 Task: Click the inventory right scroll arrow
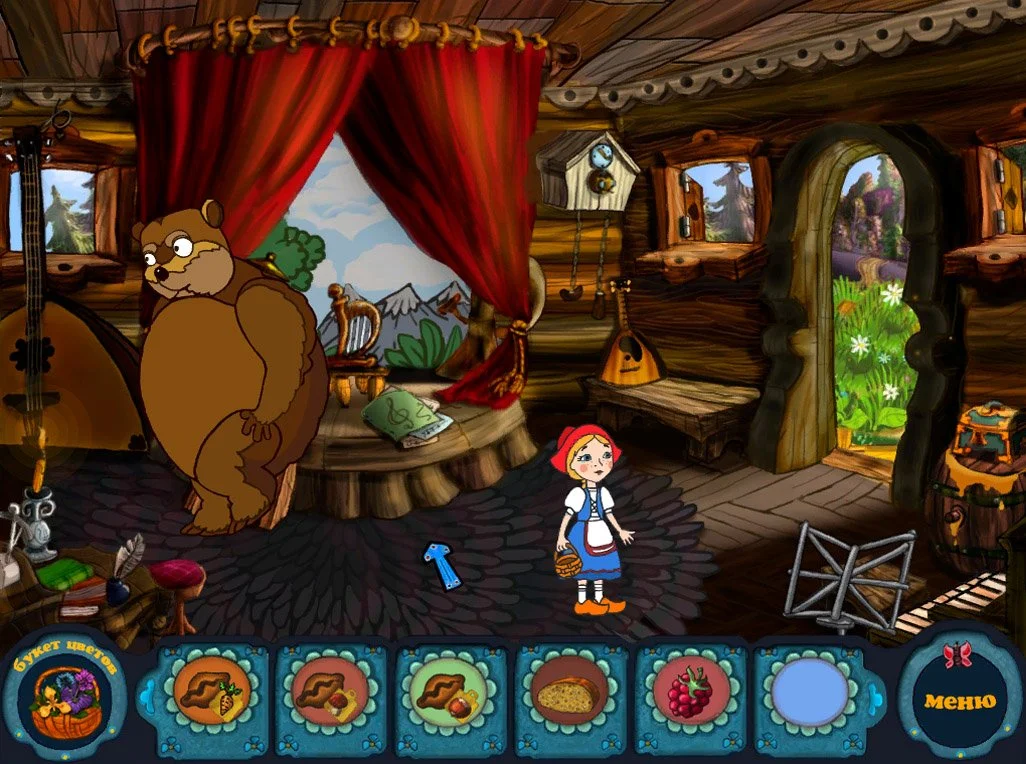(x=878, y=693)
